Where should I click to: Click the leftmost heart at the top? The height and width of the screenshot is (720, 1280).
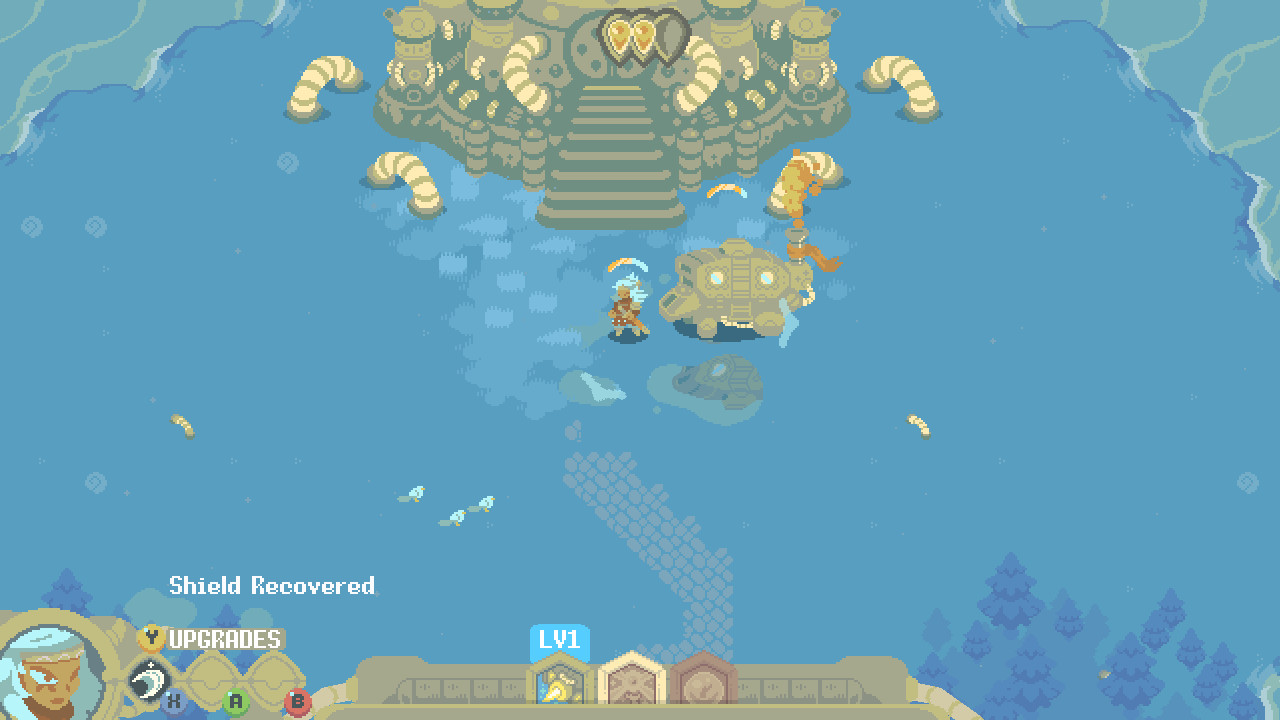619,30
